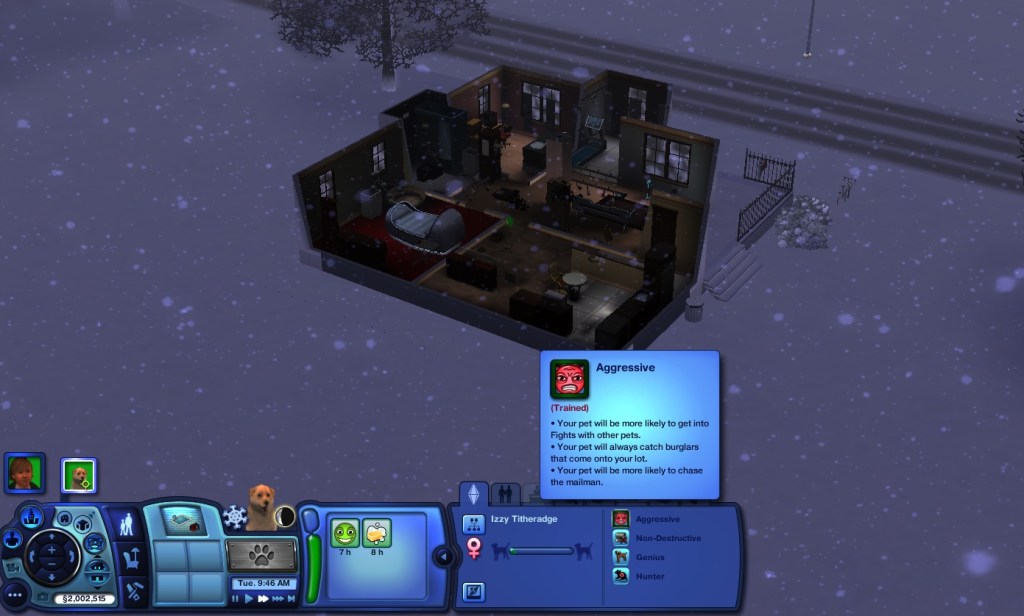Click the paw print wish panel
The width and height of the screenshot is (1024, 616).
click(x=261, y=554)
